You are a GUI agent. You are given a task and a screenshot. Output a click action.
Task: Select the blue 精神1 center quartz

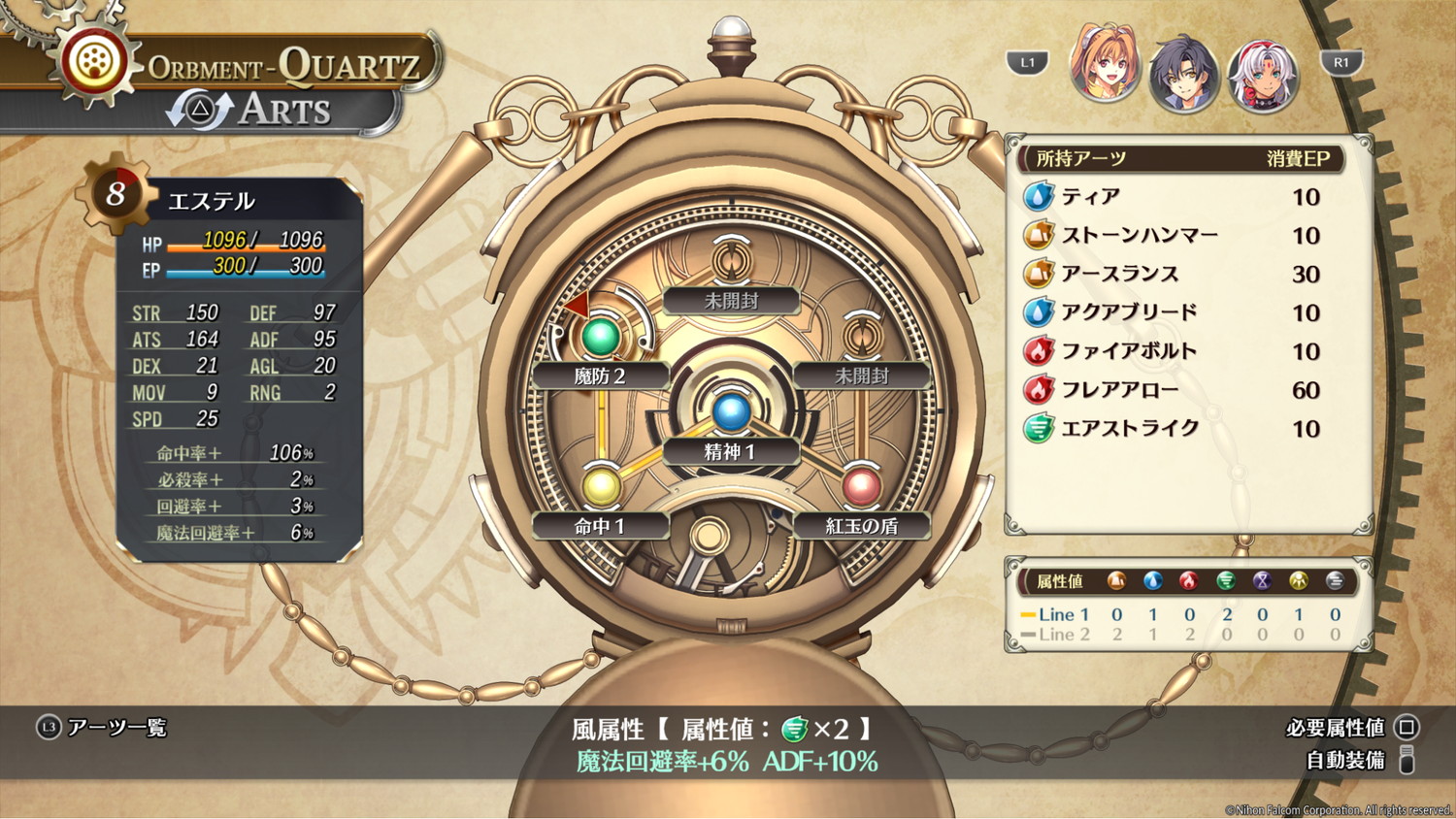pyautogui.click(x=730, y=411)
